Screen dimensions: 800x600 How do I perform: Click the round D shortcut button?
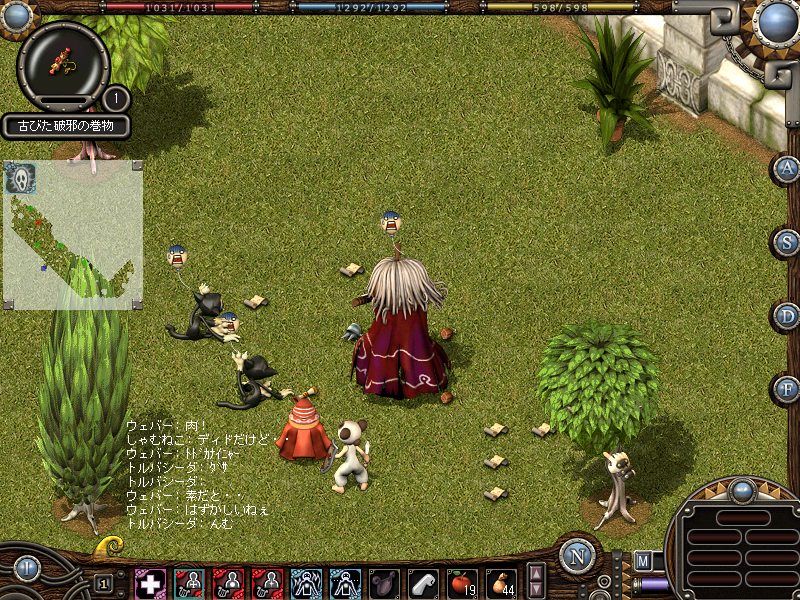pyautogui.click(x=786, y=316)
